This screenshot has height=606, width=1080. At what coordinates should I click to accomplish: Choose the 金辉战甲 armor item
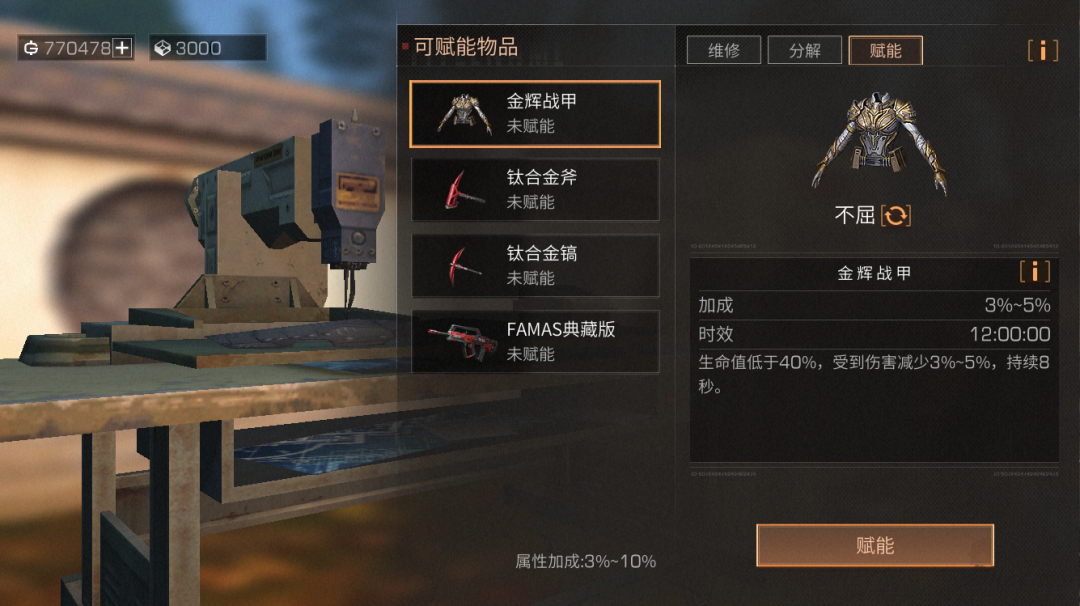pos(535,114)
